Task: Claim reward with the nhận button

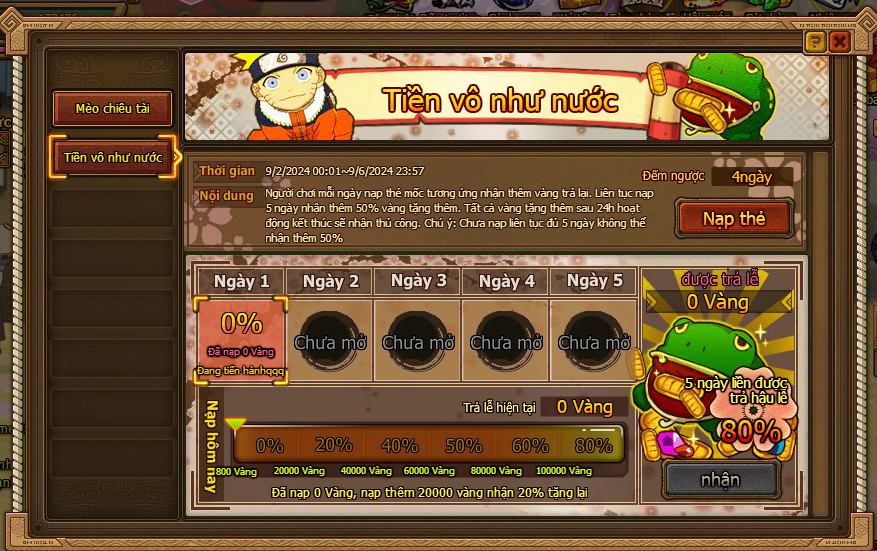Action: pyautogui.click(x=720, y=479)
